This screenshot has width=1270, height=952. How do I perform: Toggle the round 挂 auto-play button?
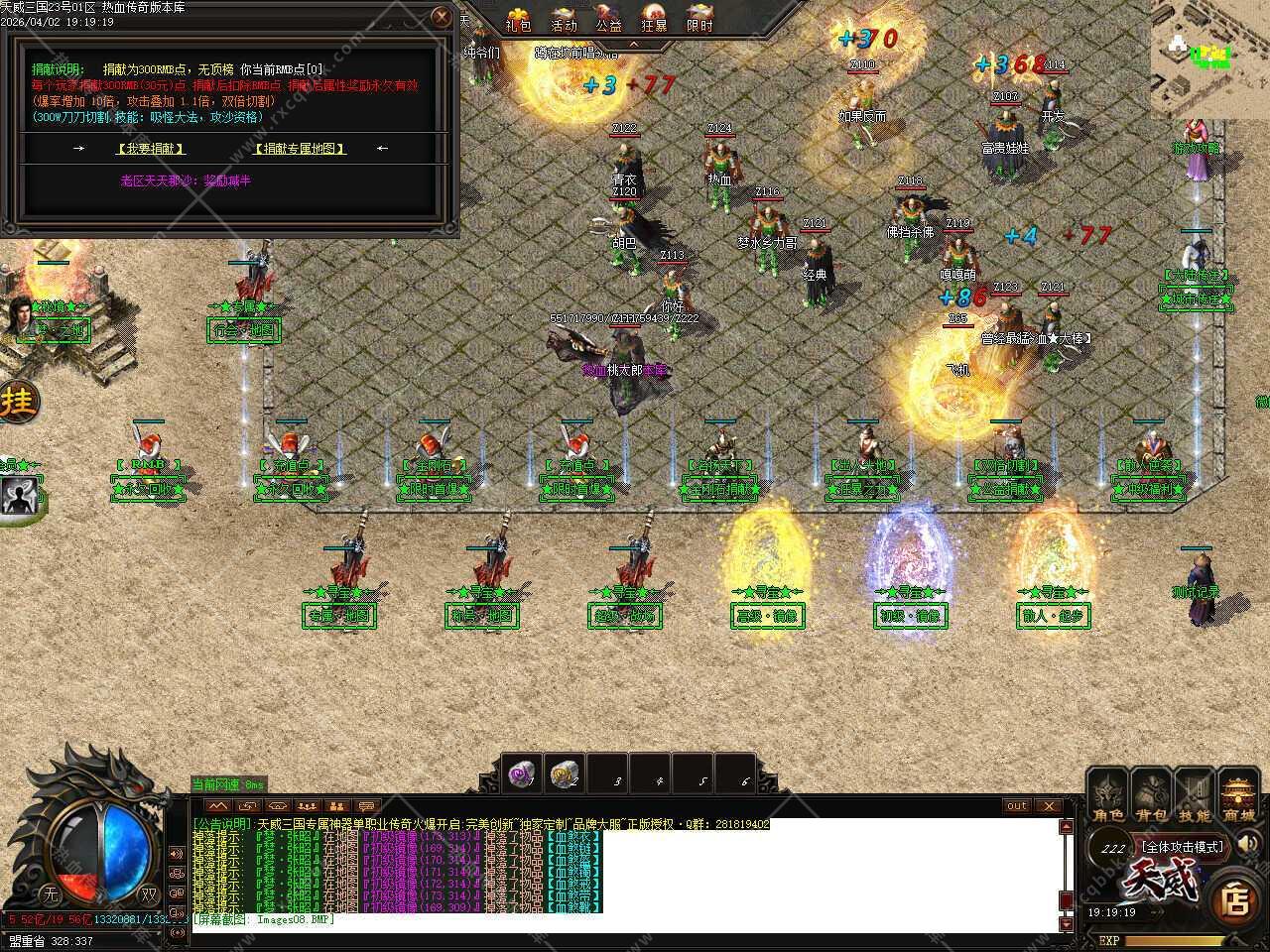17,403
